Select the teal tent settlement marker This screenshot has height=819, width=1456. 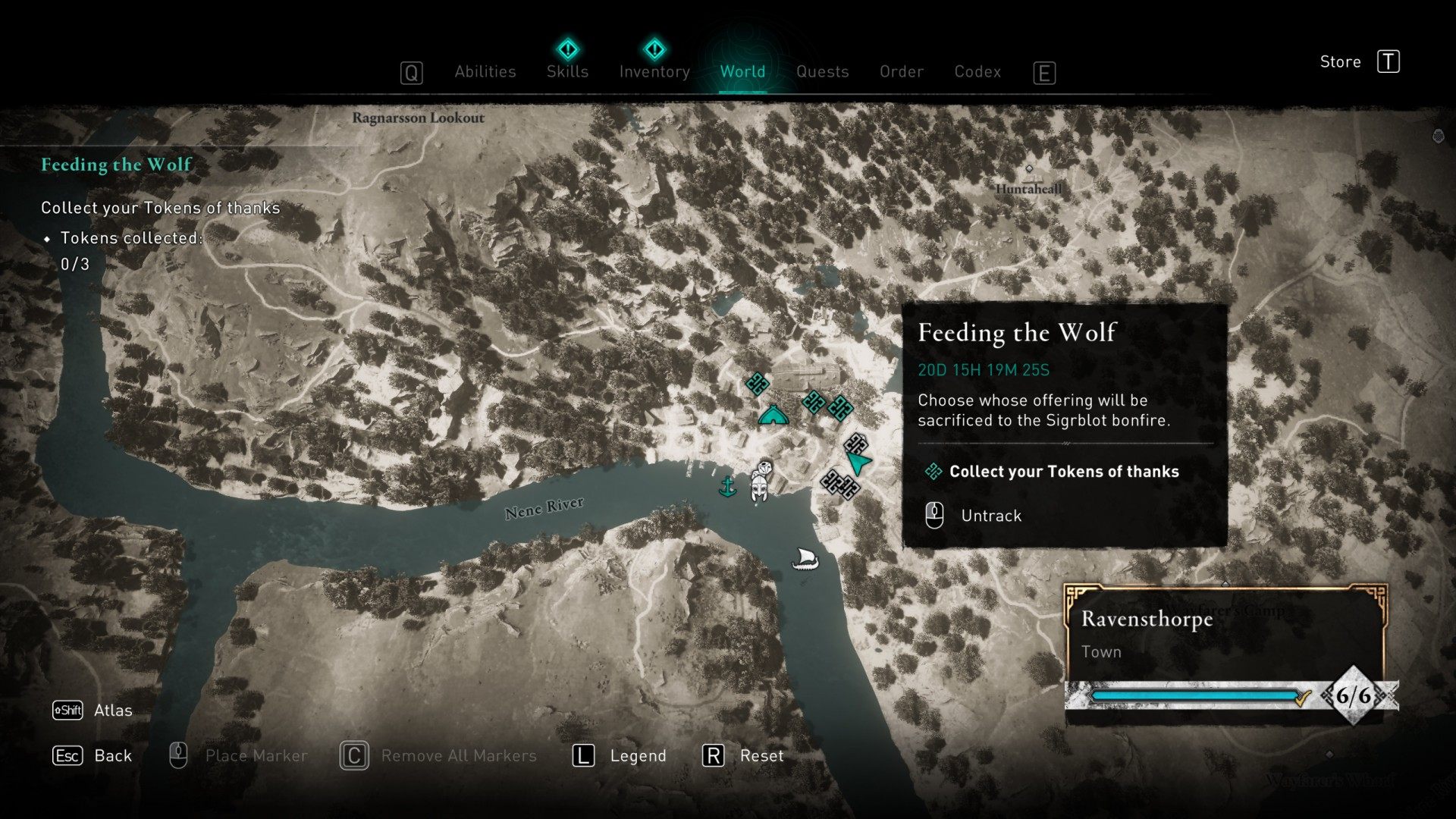773,415
